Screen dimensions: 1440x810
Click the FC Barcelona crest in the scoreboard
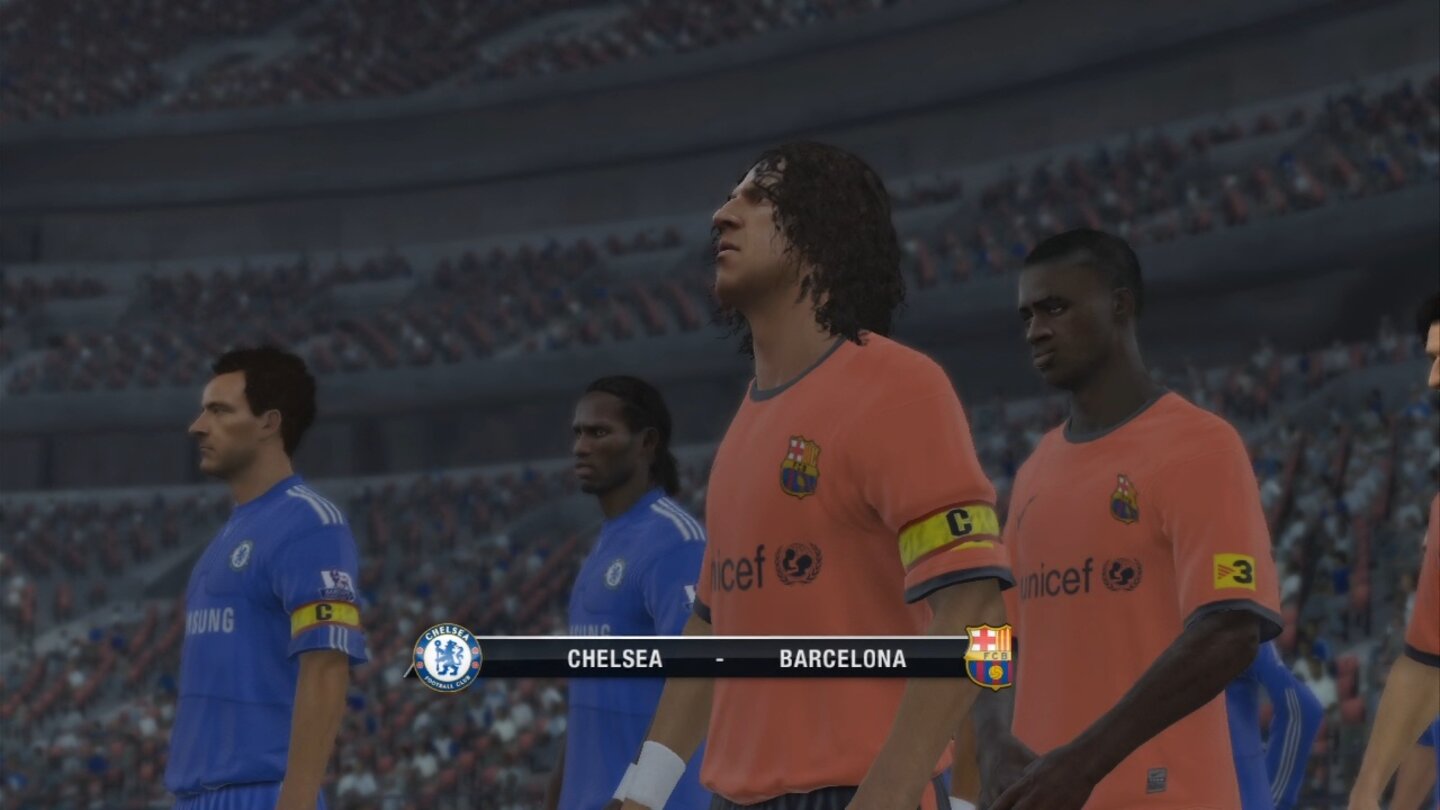[x=988, y=658]
